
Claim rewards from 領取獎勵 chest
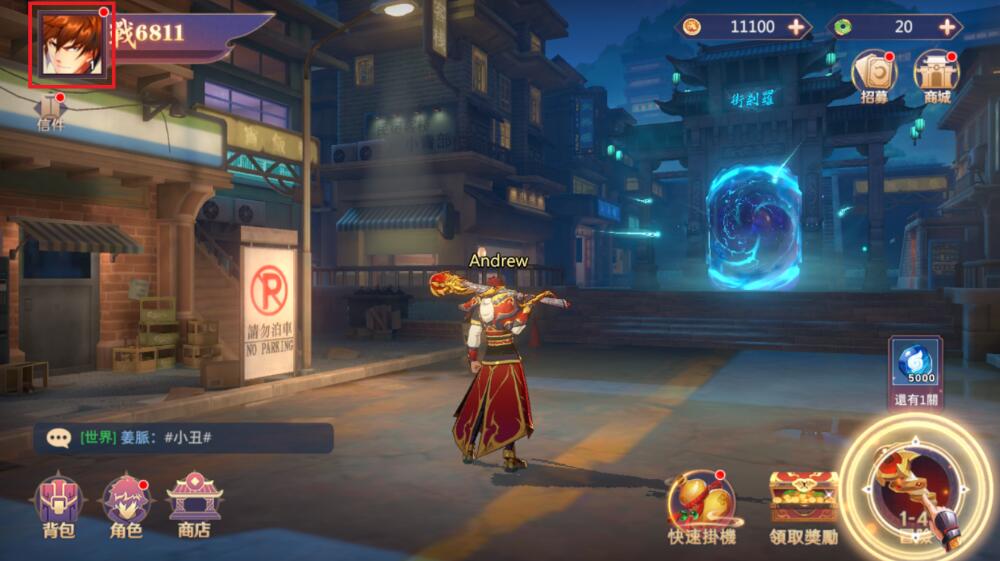pyautogui.click(x=803, y=505)
